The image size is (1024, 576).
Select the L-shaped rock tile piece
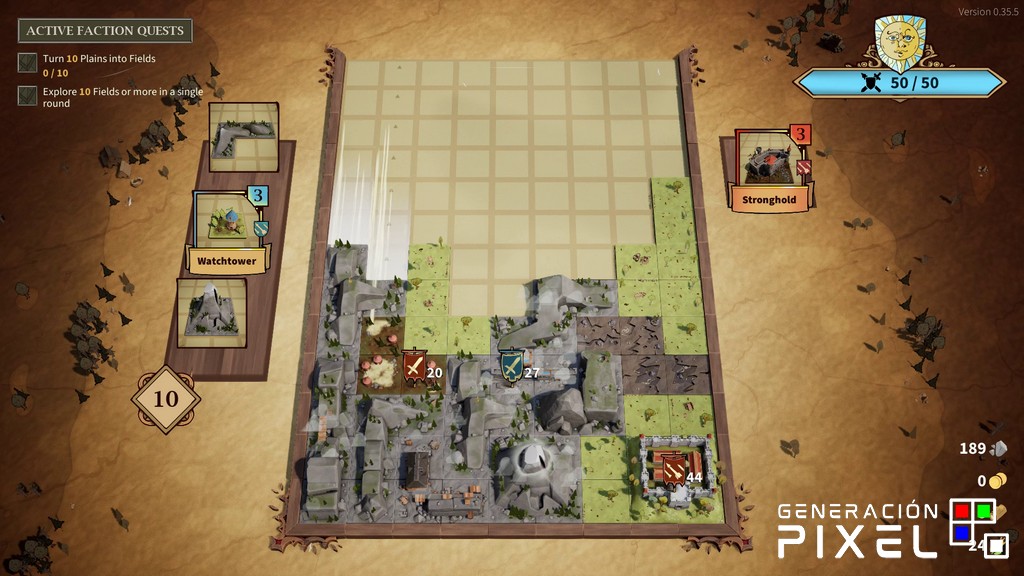coord(244,136)
